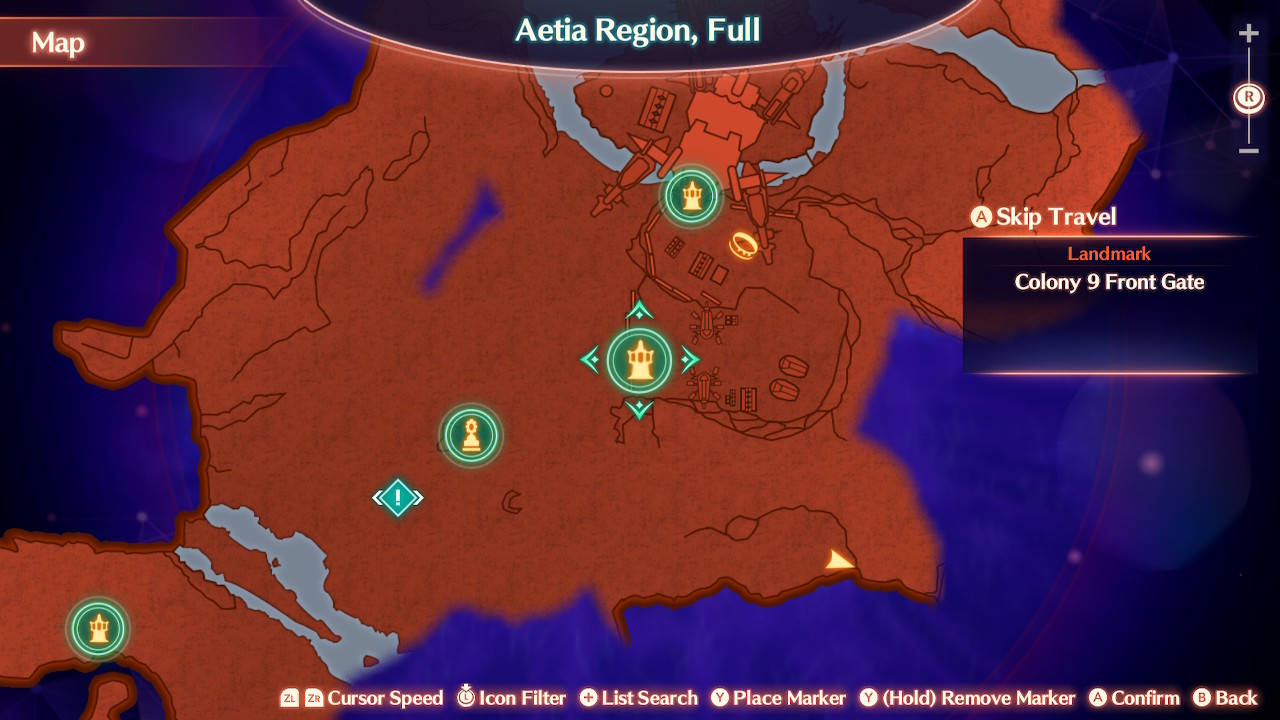Screen dimensions: 1280x720
Task: Click the R button icon on the zoom bar
Action: coord(1247,97)
